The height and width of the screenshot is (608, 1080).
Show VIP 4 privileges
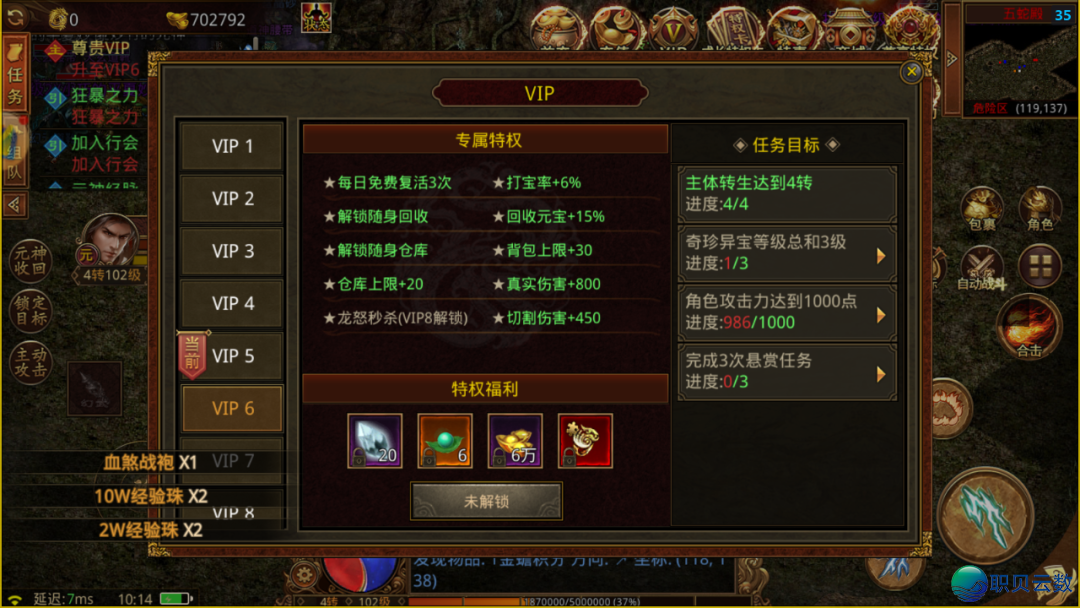pyautogui.click(x=232, y=303)
